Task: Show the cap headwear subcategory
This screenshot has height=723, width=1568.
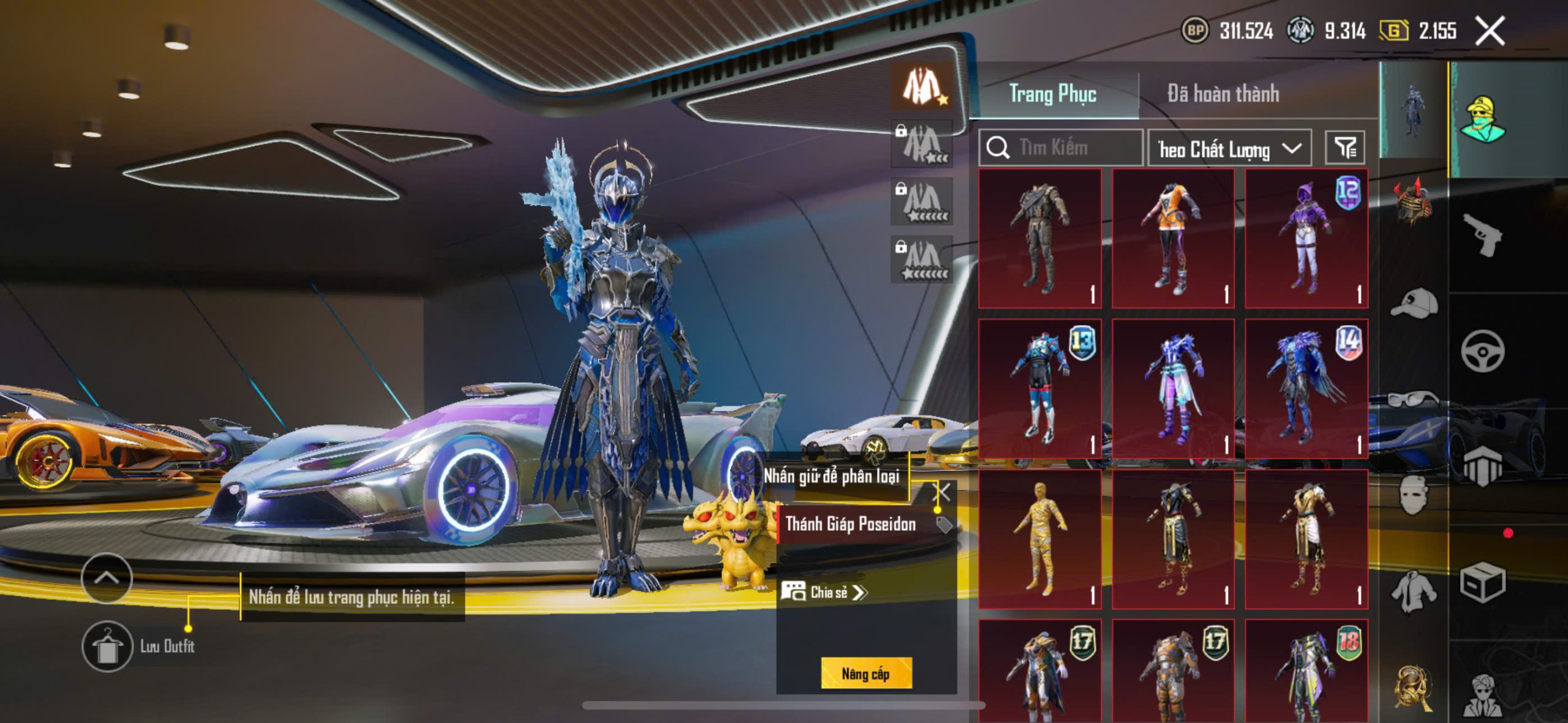Action: click(x=1414, y=304)
